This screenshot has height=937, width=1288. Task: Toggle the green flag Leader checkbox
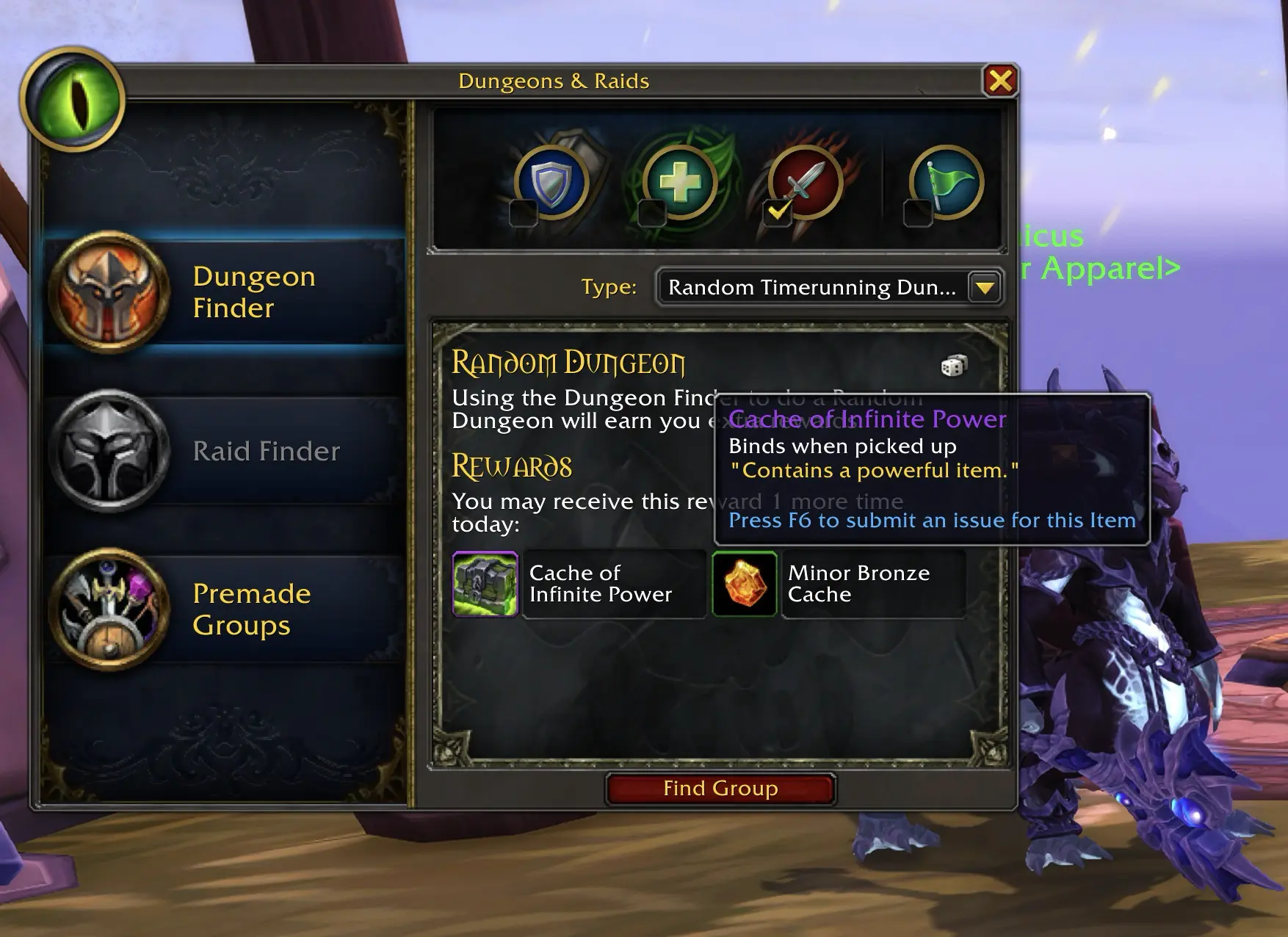click(917, 214)
